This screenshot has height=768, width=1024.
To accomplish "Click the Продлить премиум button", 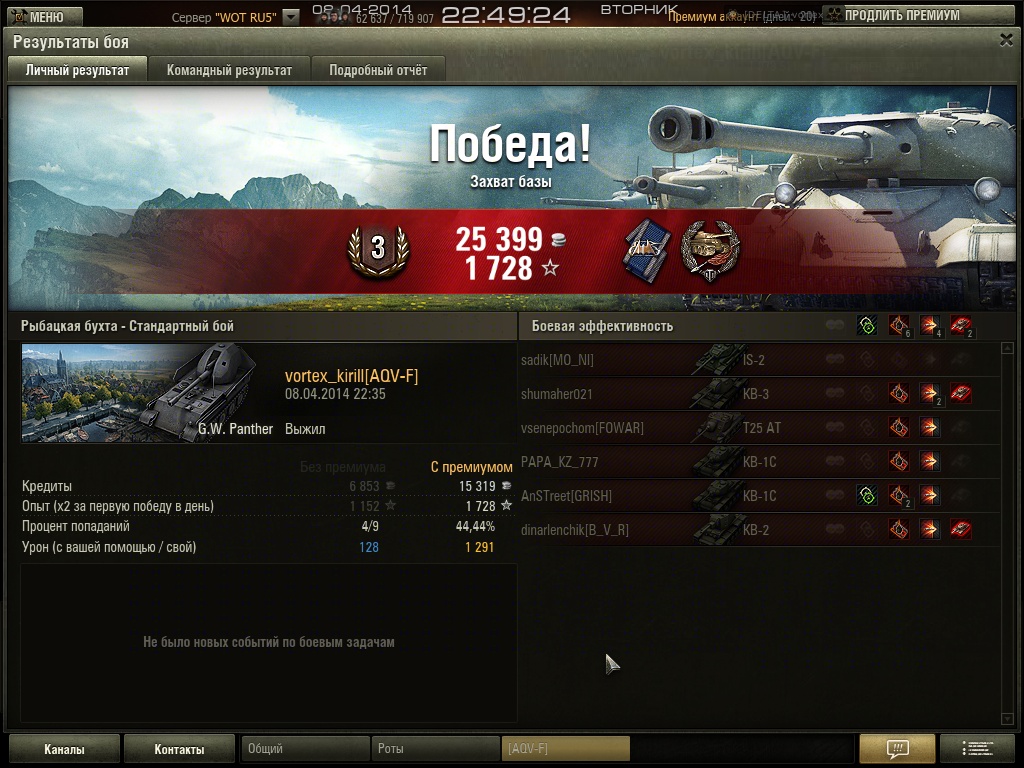I will click(x=901, y=16).
